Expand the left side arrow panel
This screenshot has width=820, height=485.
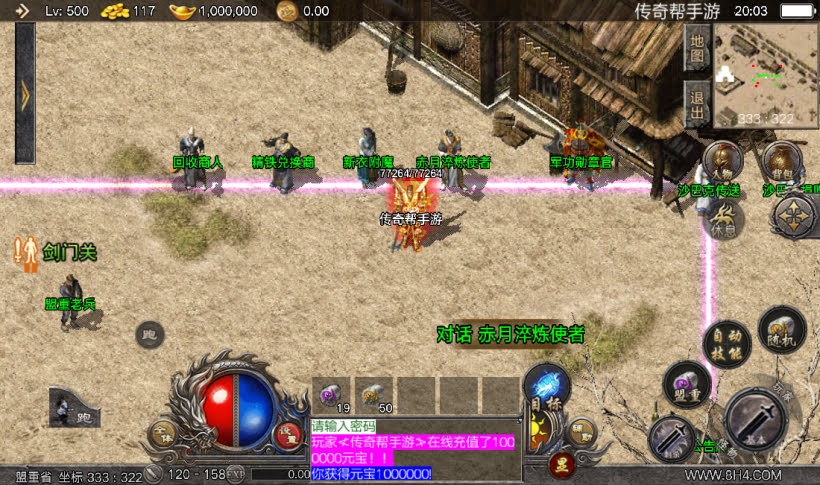[25, 93]
